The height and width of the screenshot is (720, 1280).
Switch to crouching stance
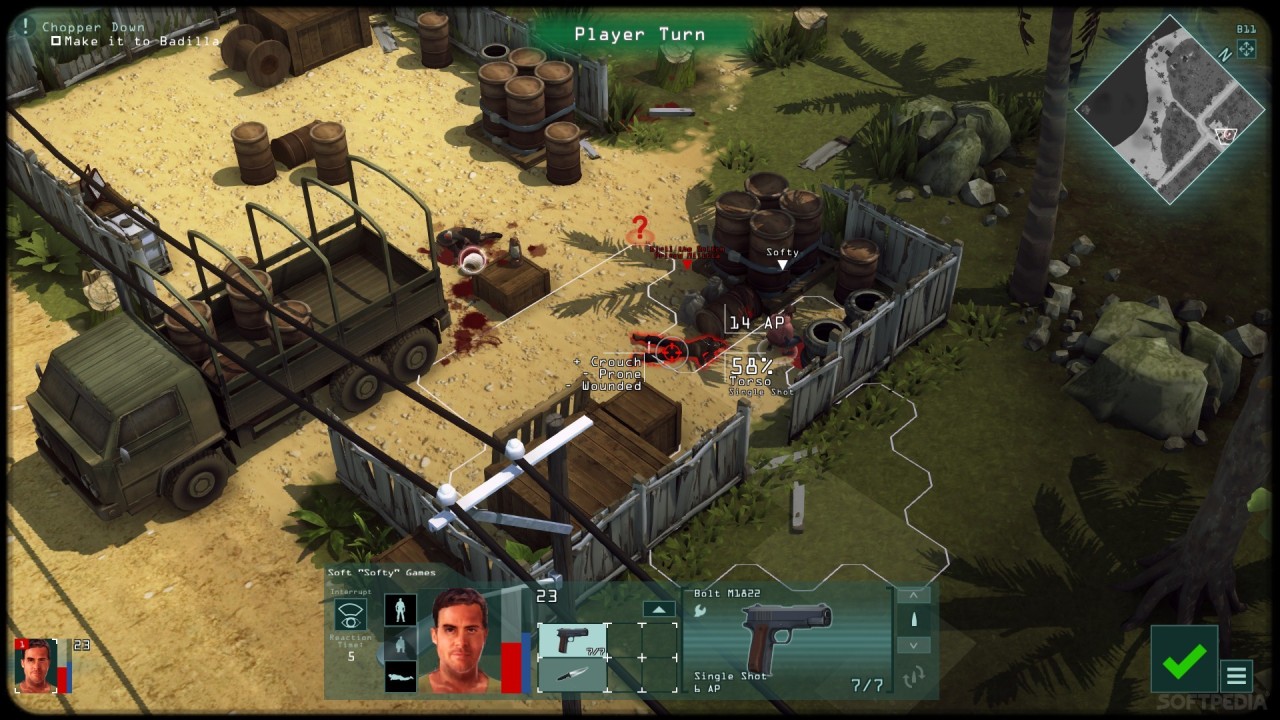click(x=401, y=643)
